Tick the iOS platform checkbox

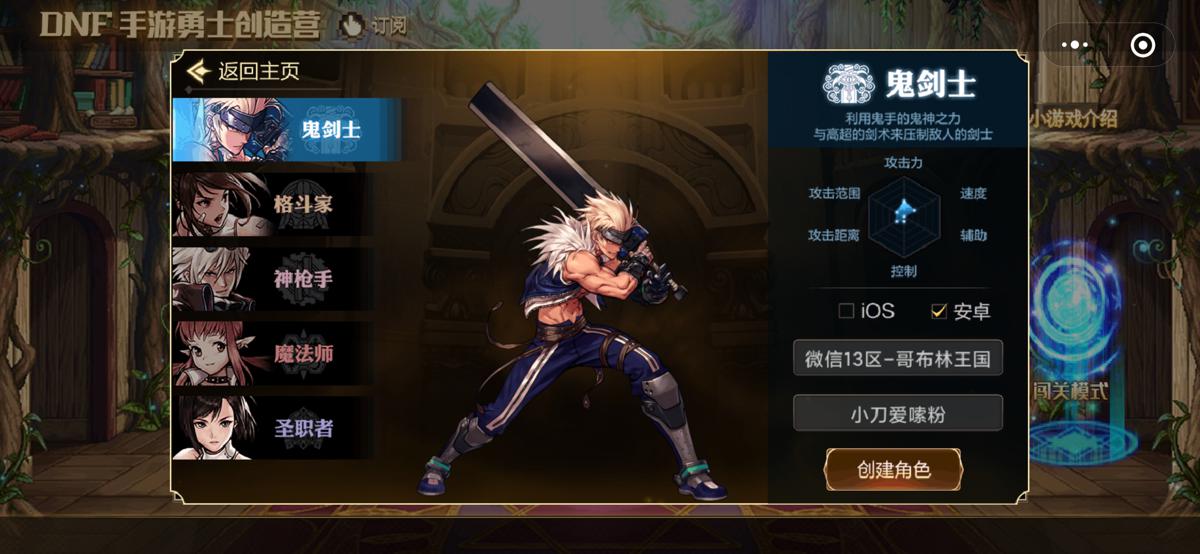[x=846, y=311]
